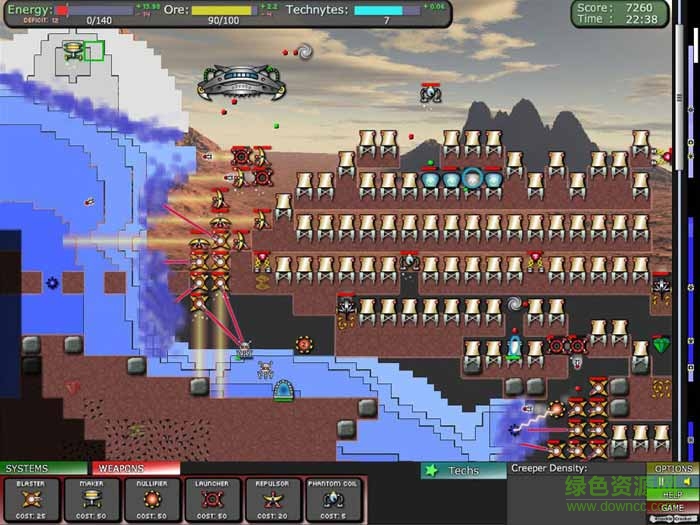700x525 pixels.
Task: Select the Launcher weapon
Action: coord(213,499)
